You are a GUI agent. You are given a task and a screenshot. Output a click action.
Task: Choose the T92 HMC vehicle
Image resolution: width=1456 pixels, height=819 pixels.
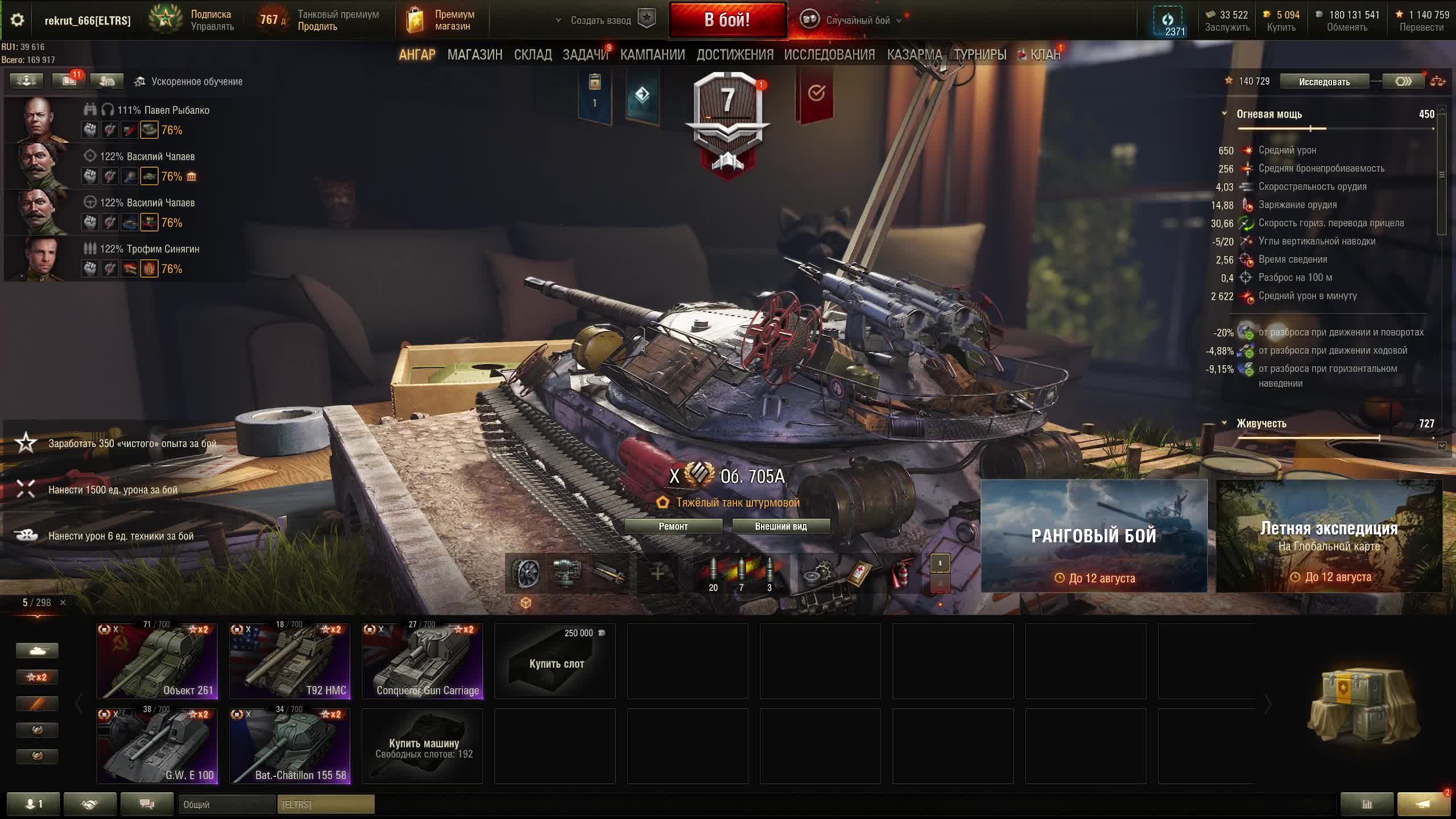[x=290, y=661]
